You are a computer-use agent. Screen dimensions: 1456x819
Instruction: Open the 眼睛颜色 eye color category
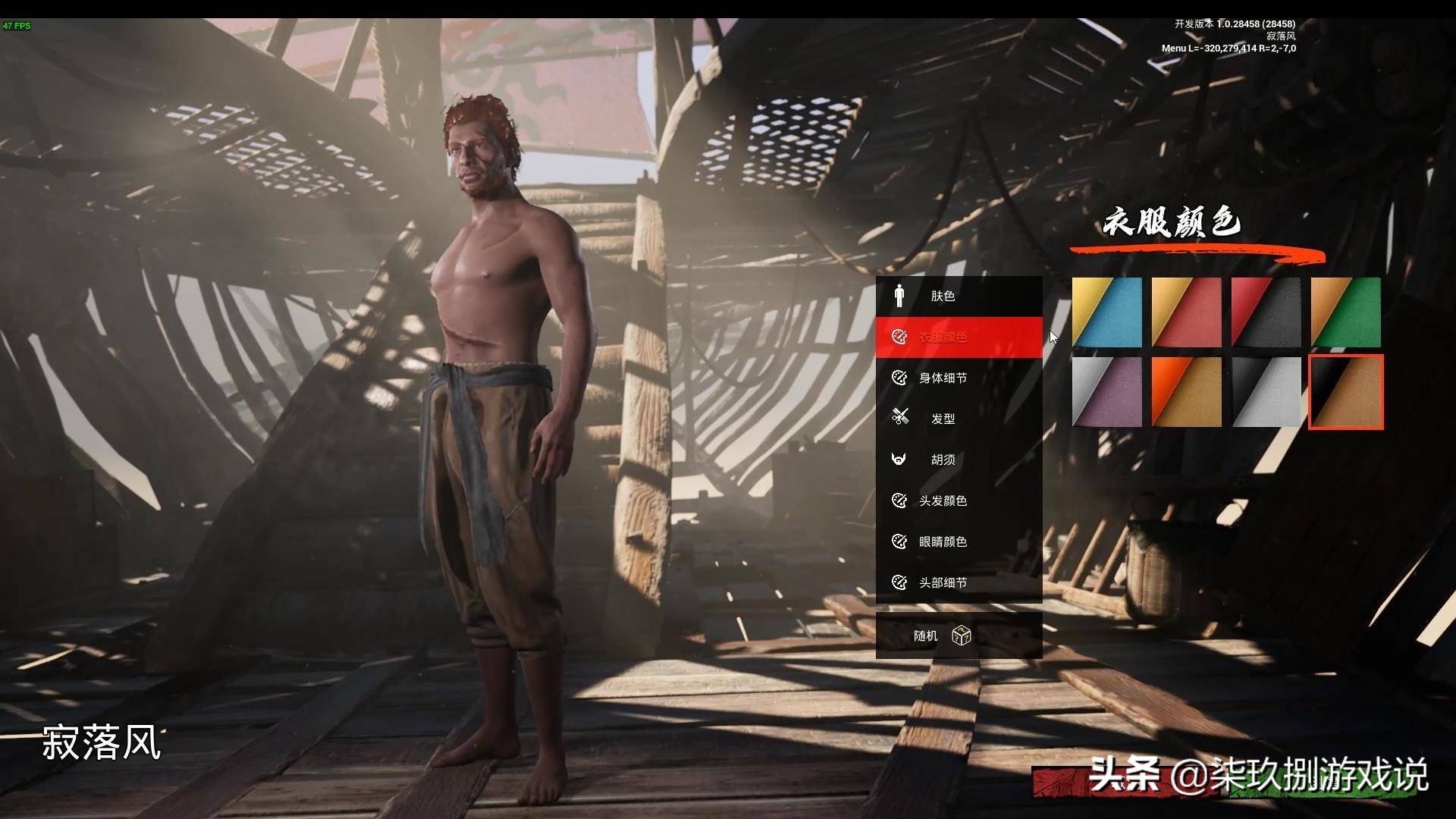coord(959,541)
